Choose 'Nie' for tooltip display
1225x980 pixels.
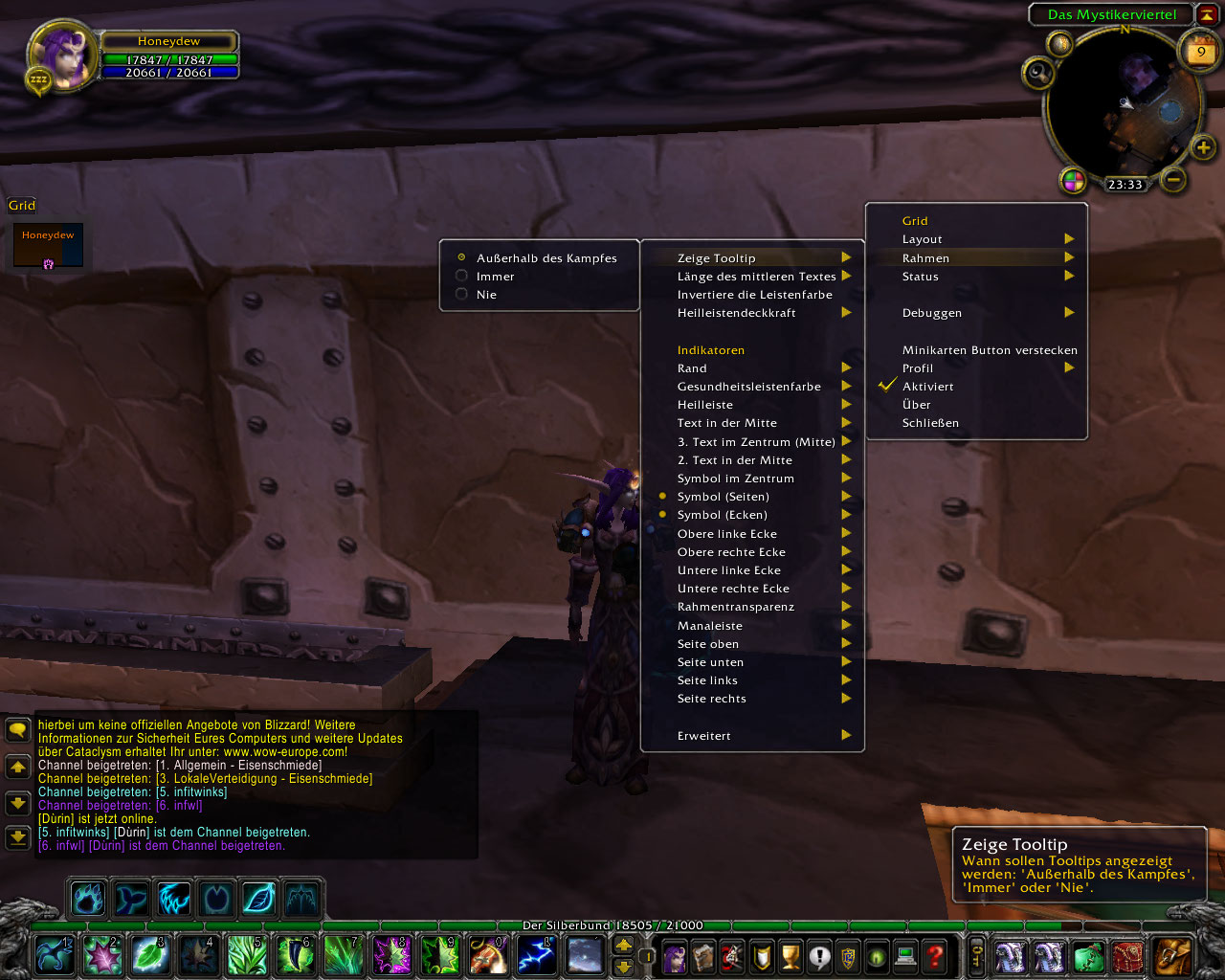point(486,295)
